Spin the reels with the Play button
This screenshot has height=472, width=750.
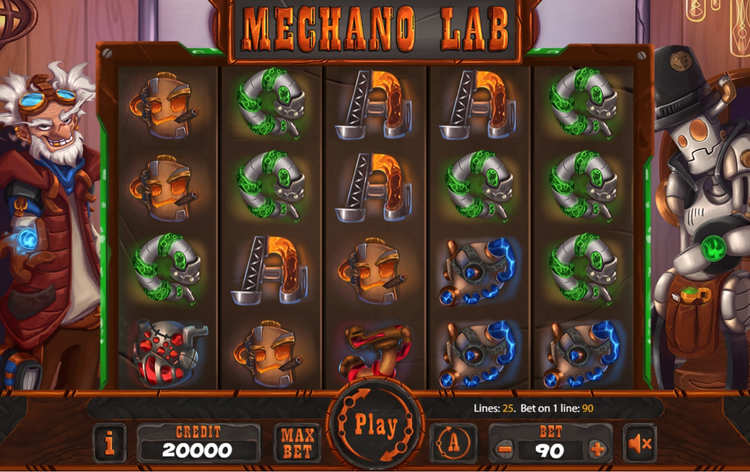375,424
